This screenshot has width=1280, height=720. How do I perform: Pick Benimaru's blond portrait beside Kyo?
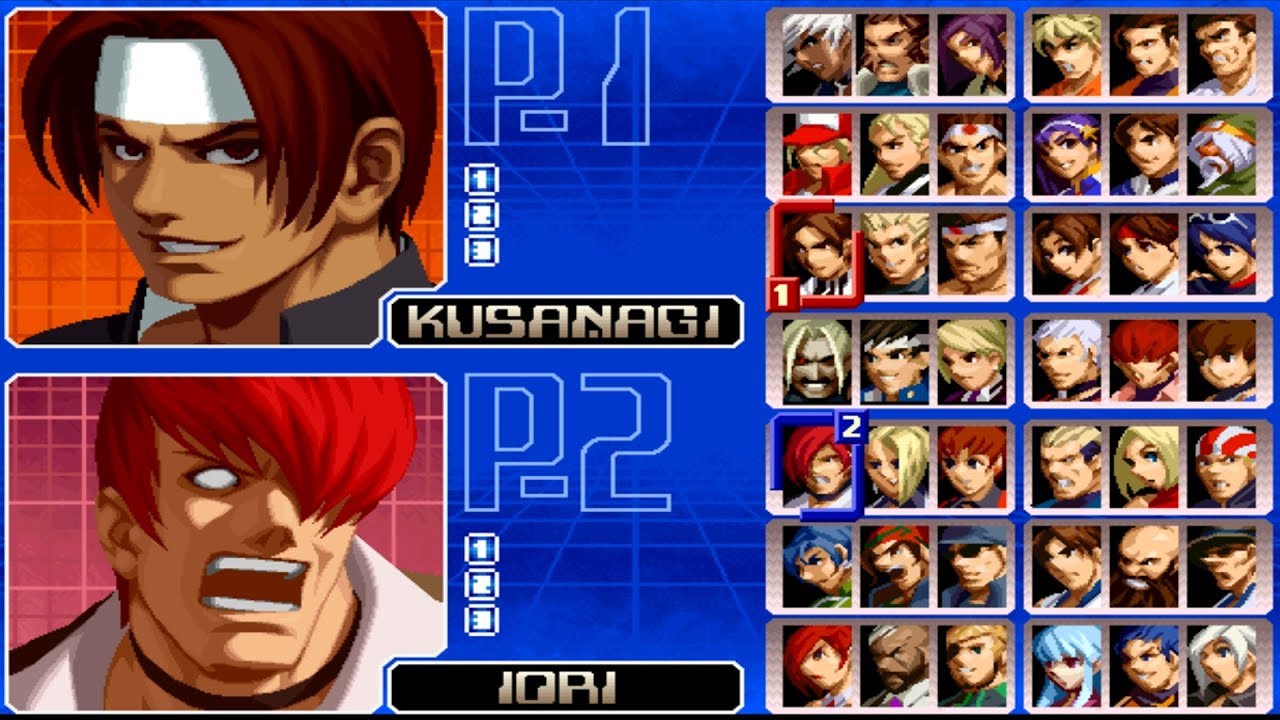[x=892, y=252]
